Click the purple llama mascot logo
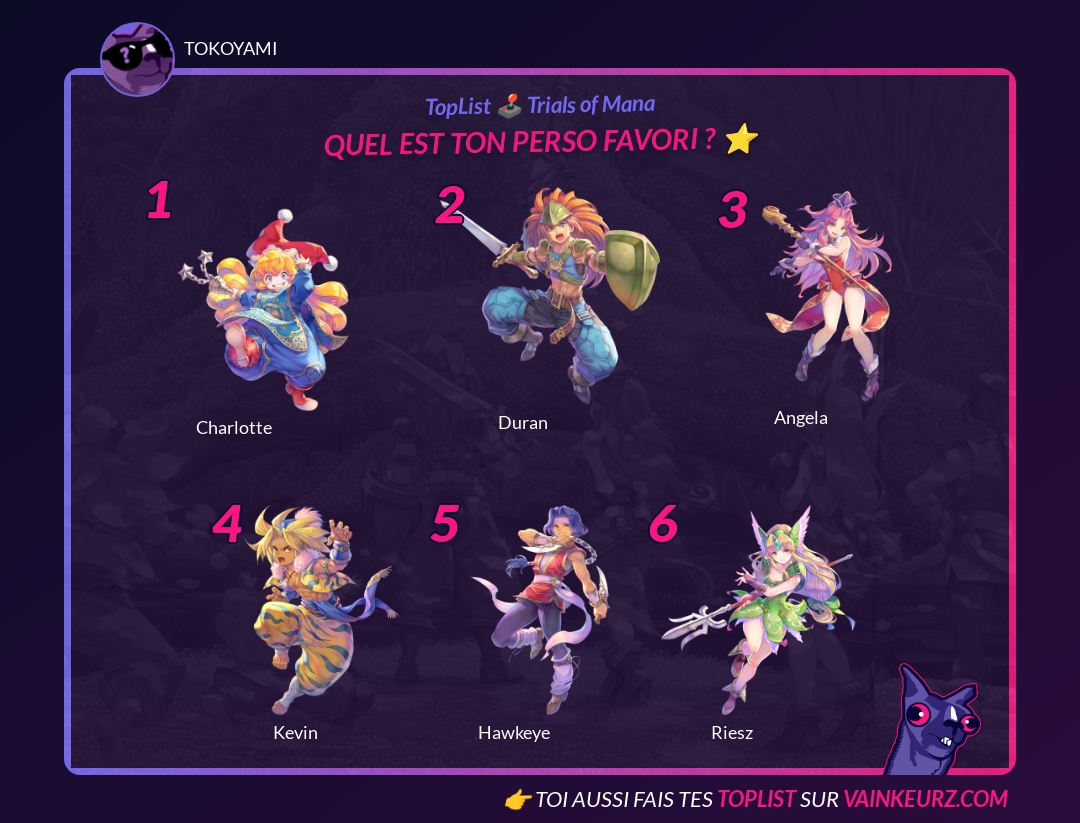The height and width of the screenshot is (823, 1080). tap(930, 720)
